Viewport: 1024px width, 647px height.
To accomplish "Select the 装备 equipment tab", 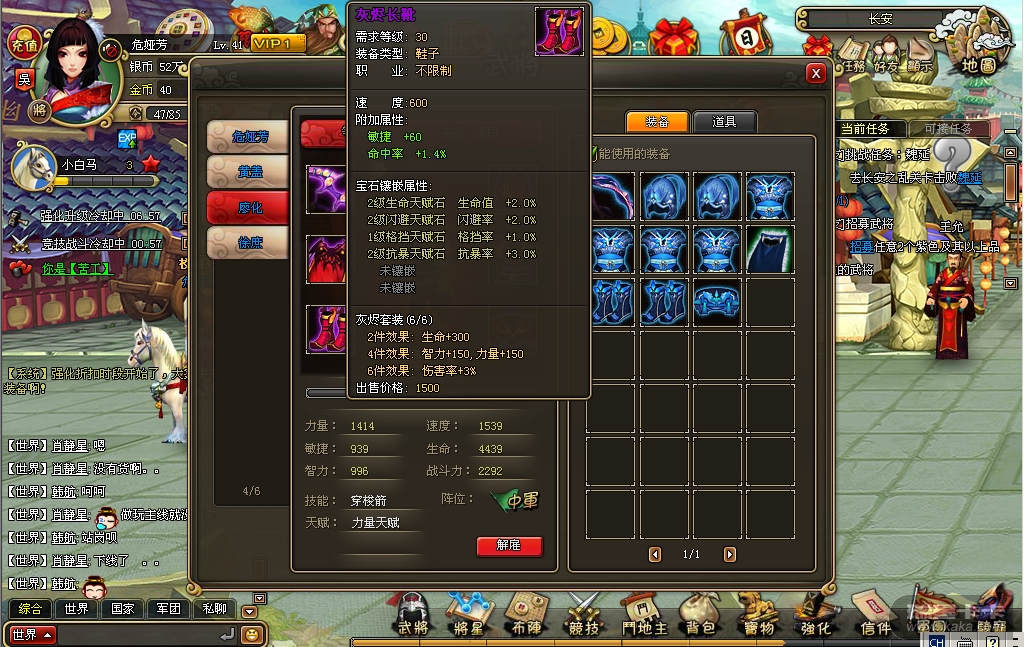I will point(657,122).
